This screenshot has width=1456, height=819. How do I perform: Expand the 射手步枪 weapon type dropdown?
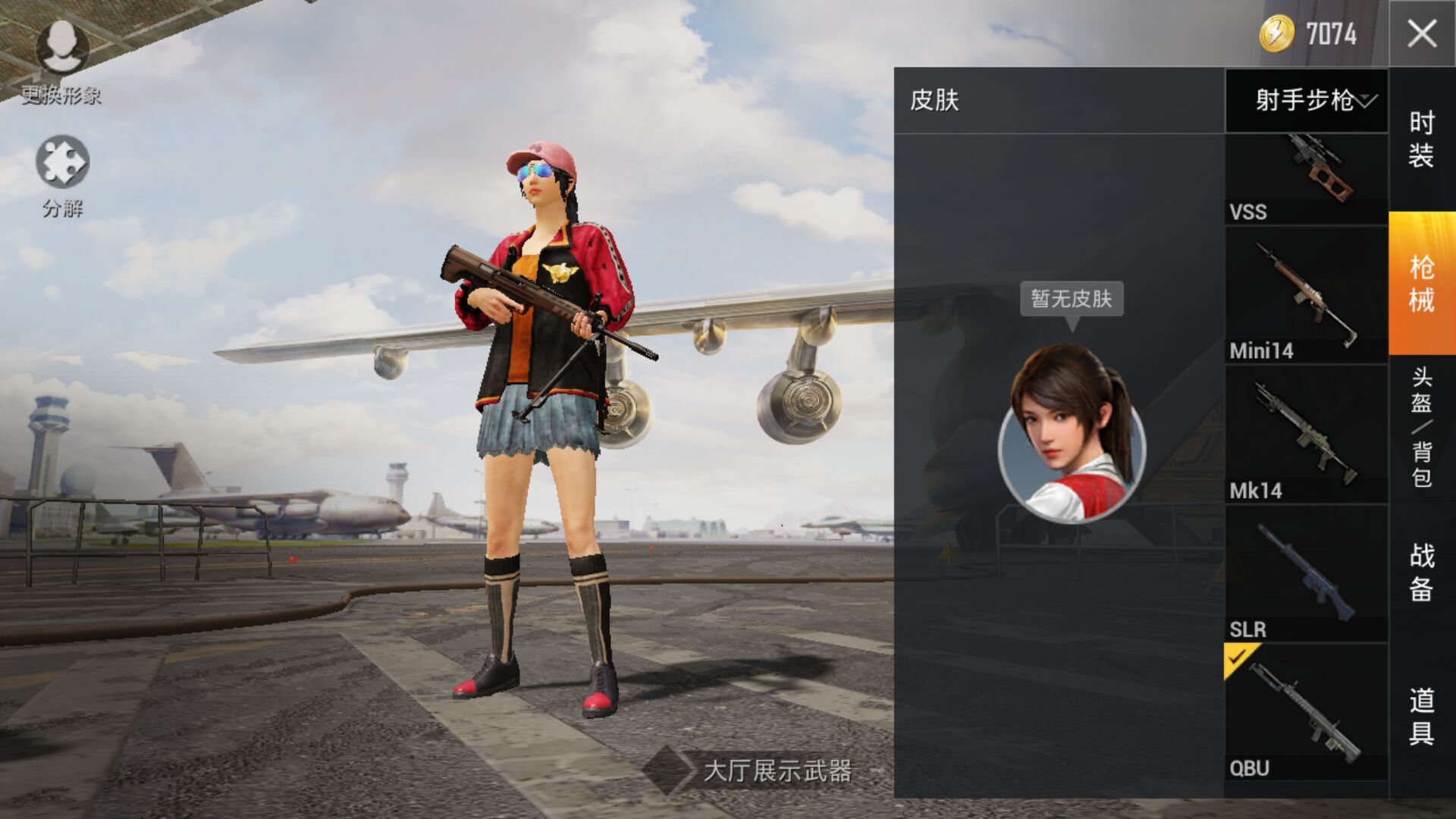tap(1307, 100)
